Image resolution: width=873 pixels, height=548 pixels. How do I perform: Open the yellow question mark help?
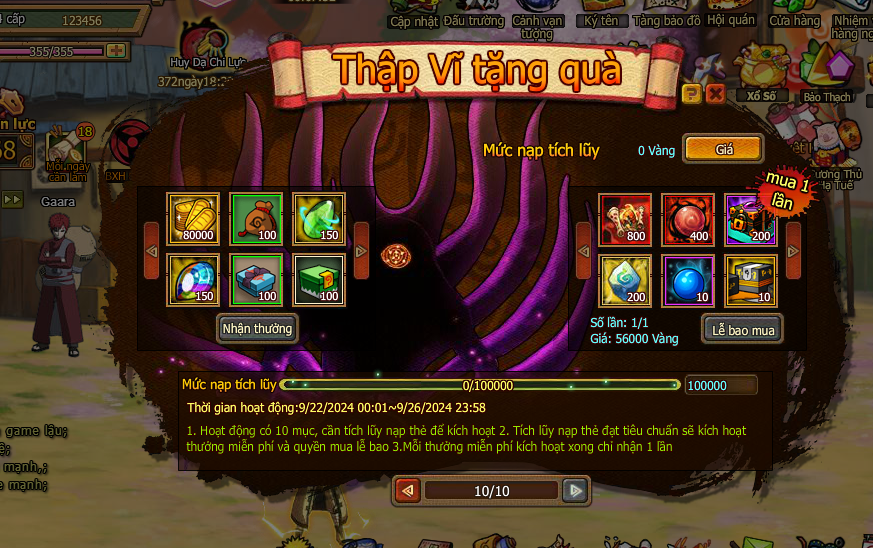click(x=691, y=94)
